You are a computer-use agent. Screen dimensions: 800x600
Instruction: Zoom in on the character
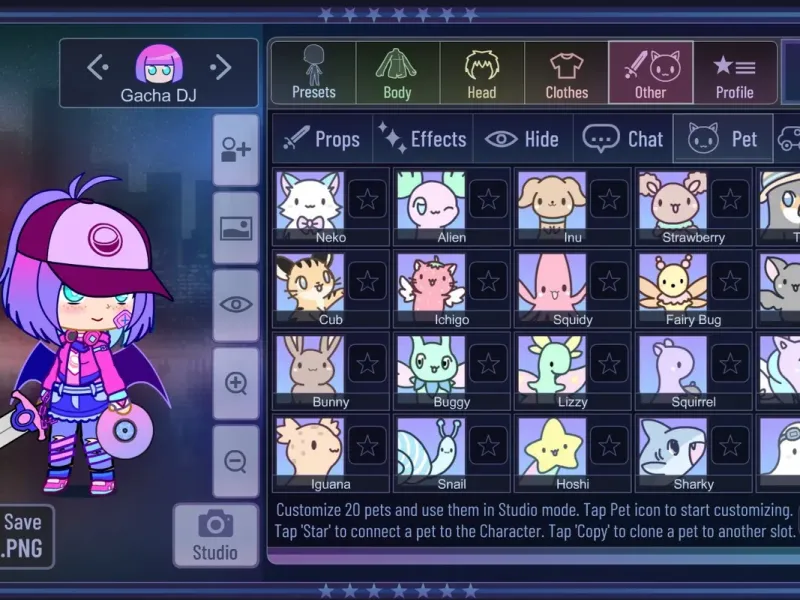point(236,384)
